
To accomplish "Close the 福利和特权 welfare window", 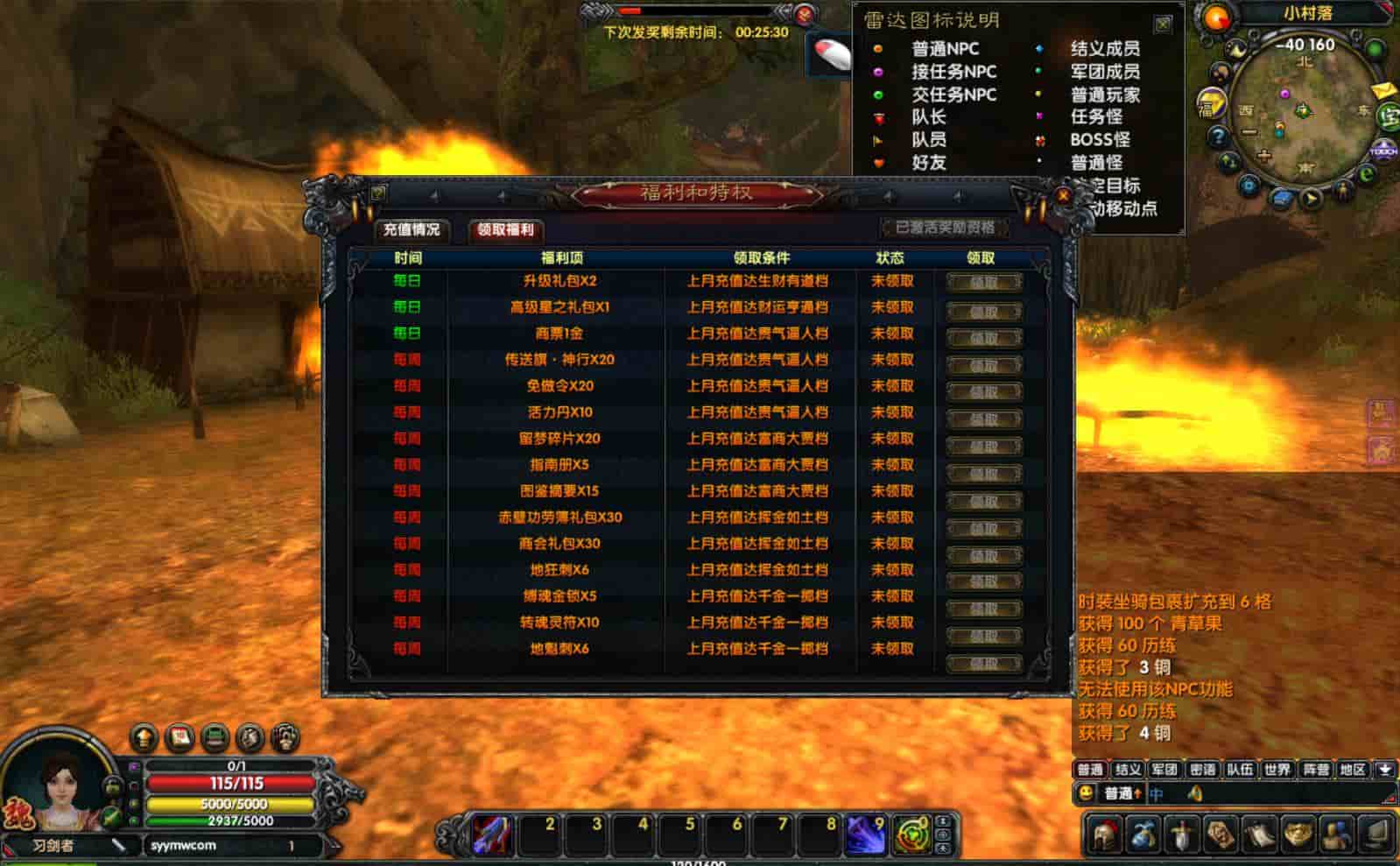I will (1063, 196).
